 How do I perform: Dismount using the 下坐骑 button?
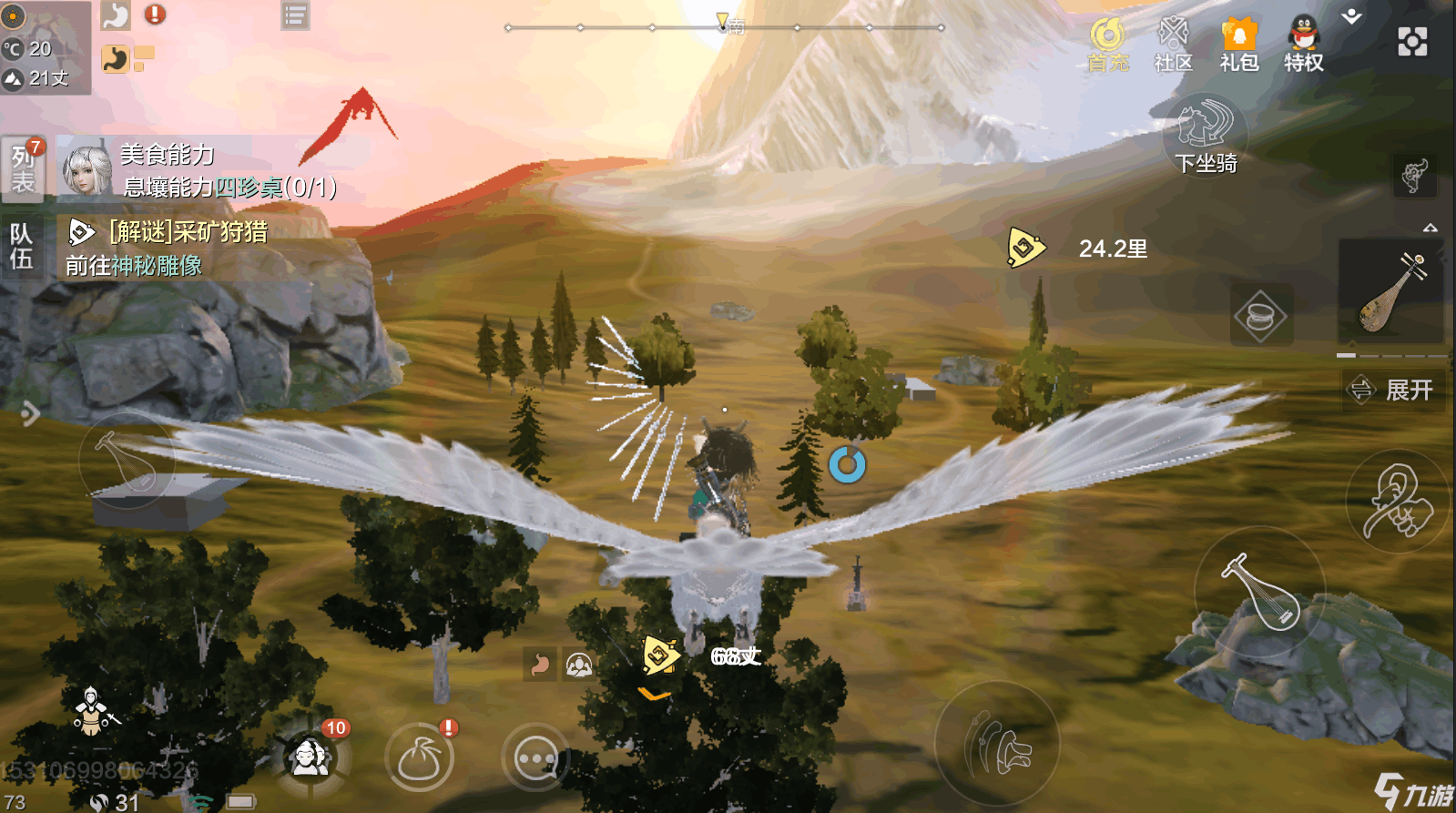(x=1206, y=137)
